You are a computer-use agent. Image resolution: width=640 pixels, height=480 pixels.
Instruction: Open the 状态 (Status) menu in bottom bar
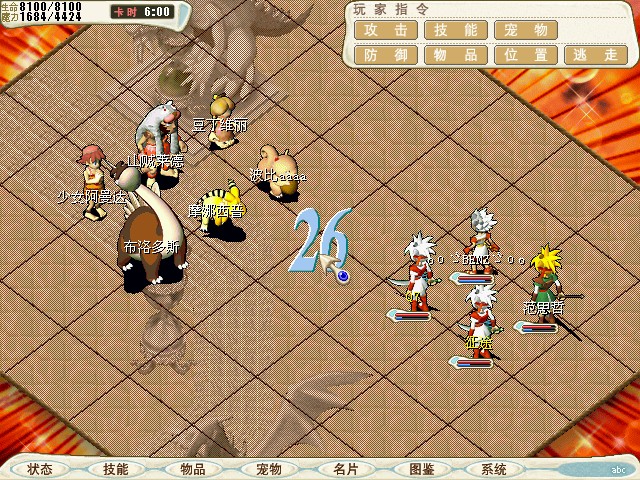[41, 469]
